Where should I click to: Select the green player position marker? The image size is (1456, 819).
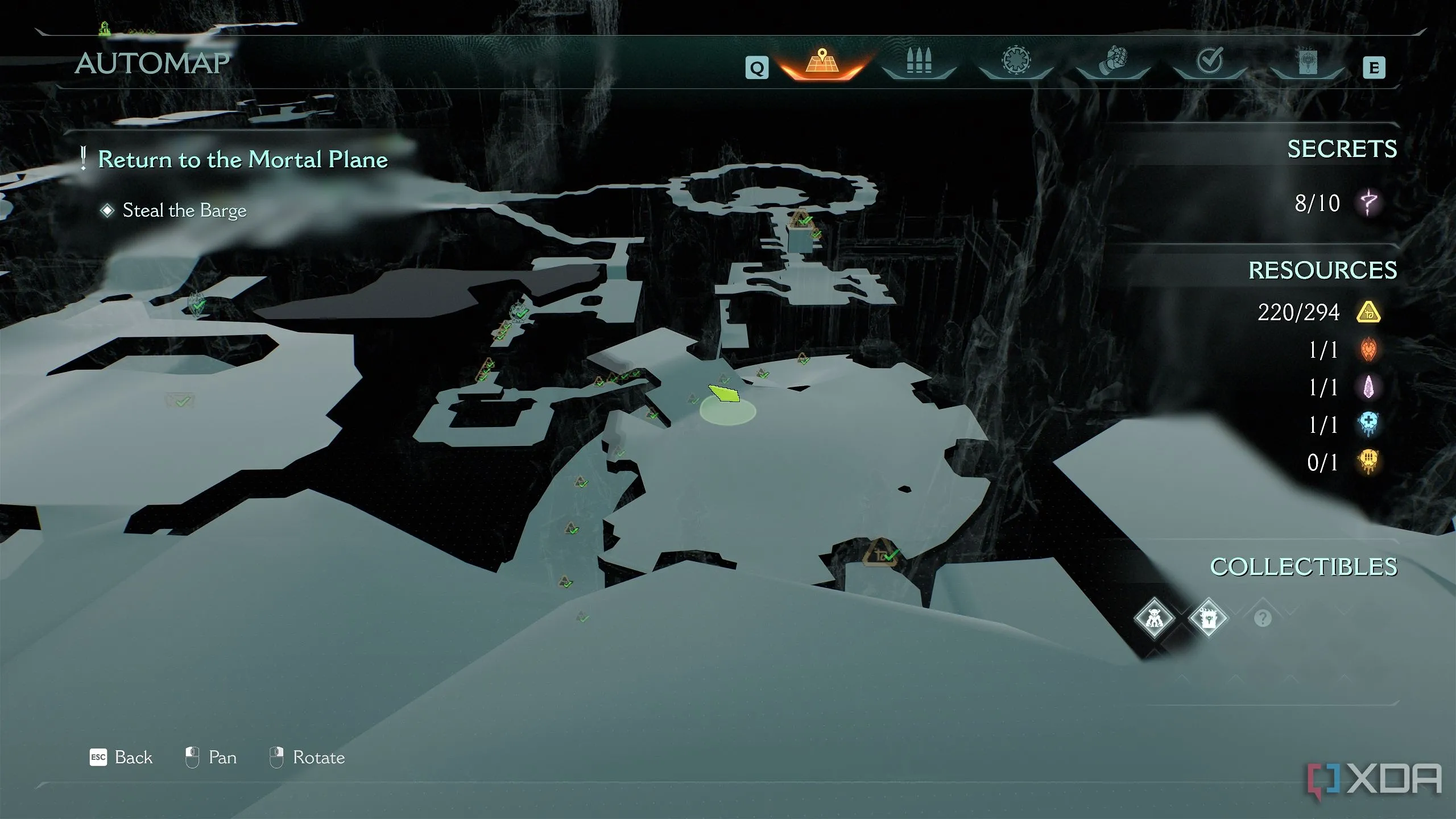pyautogui.click(x=725, y=394)
